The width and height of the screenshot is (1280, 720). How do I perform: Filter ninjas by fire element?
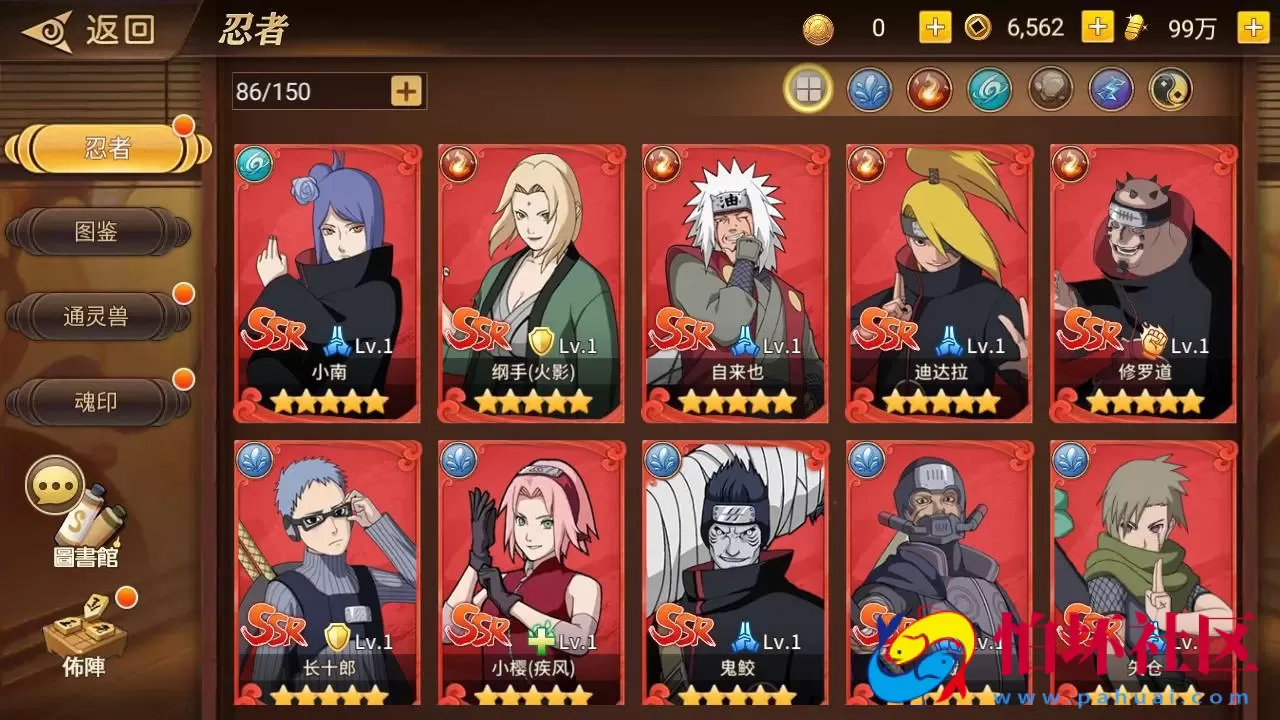click(x=929, y=90)
